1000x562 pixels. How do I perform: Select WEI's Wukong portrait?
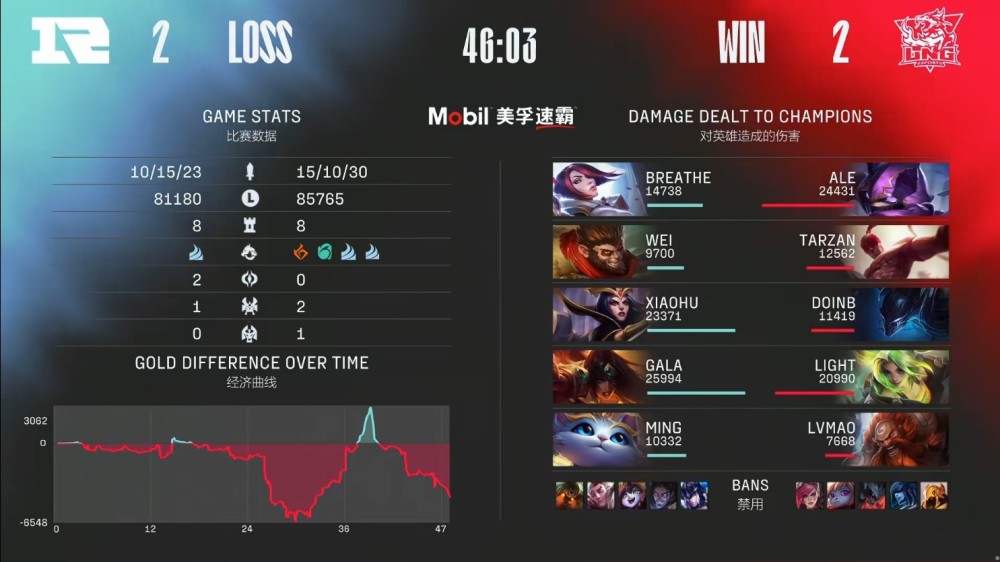[597, 252]
